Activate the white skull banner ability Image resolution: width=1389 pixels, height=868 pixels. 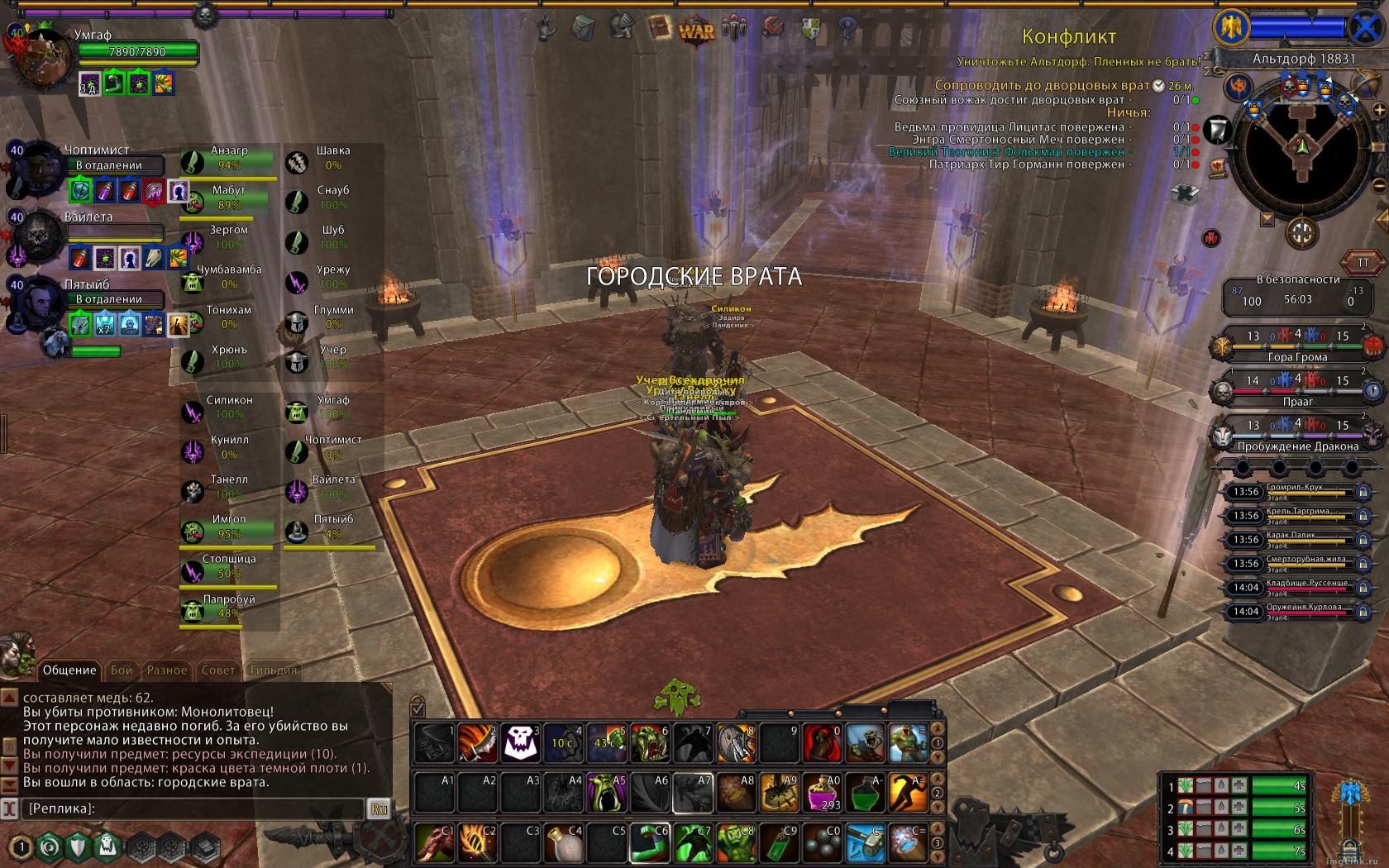click(x=521, y=743)
